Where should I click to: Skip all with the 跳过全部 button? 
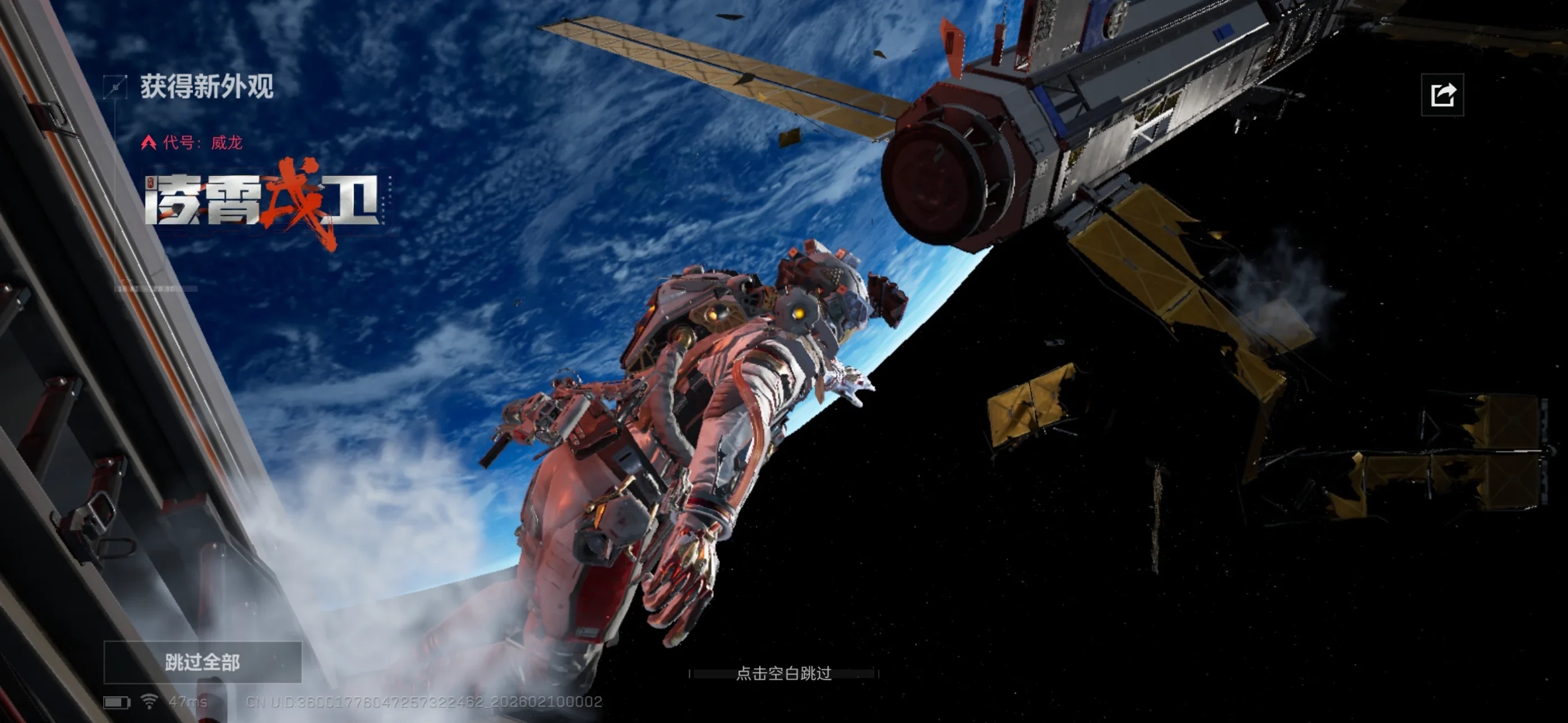(202, 662)
